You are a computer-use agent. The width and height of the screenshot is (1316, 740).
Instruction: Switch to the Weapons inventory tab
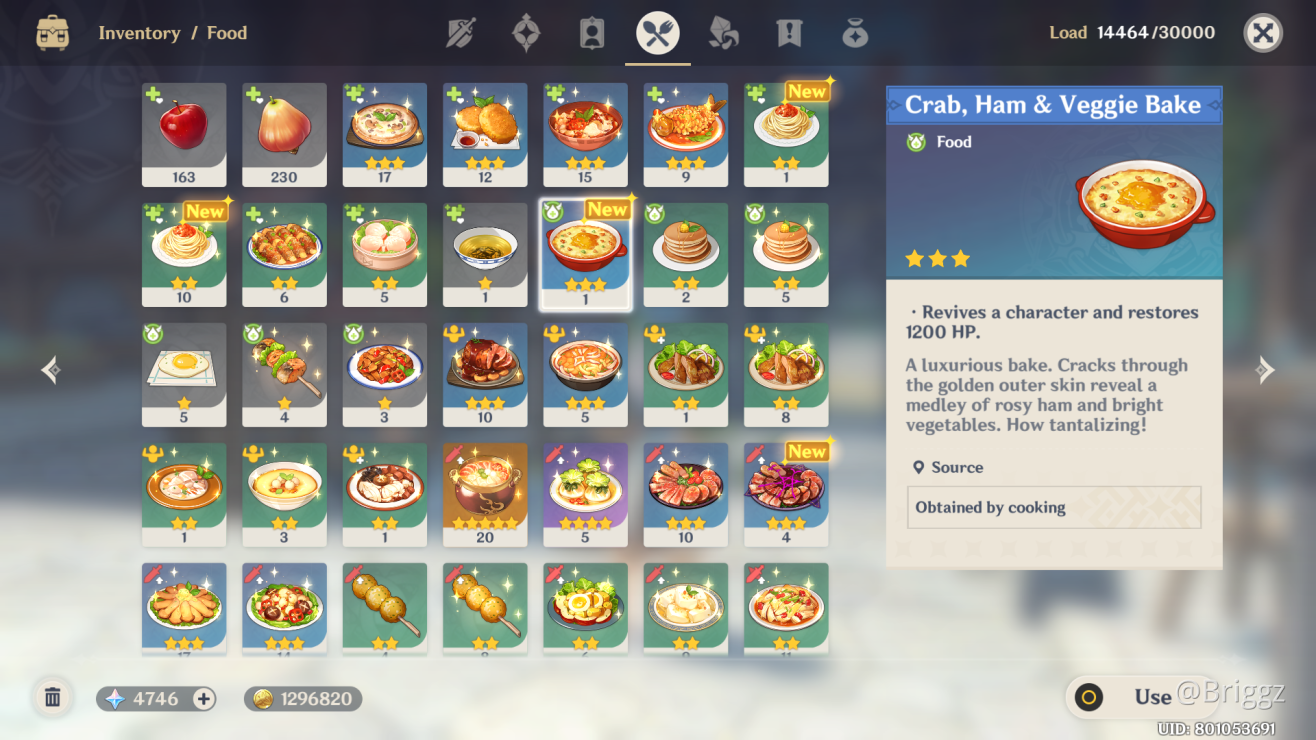pyautogui.click(x=460, y=33)
